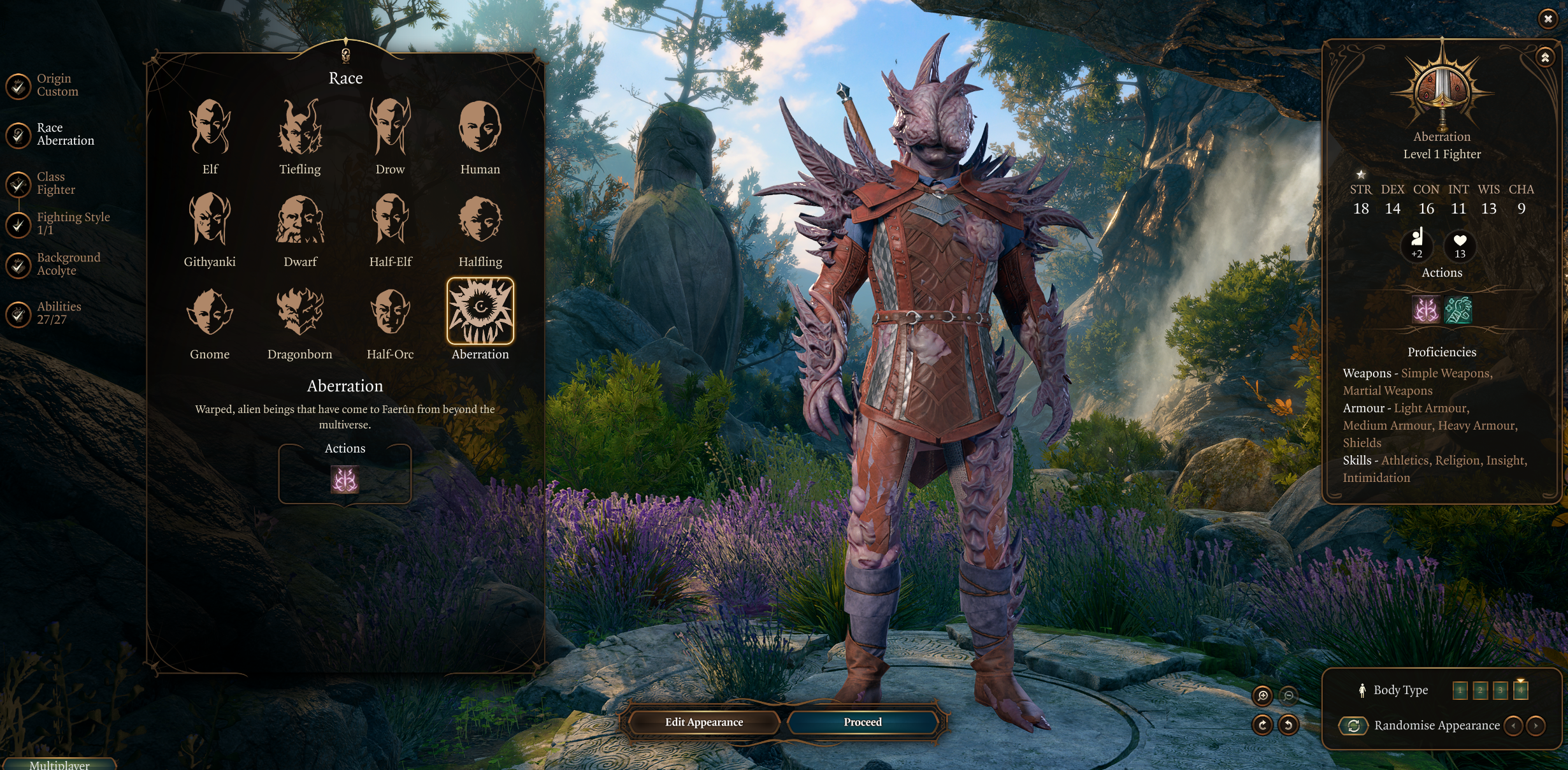Choose the Half-Orc race
This screenshot has height=770, width=1568.
tap(390, 312)
